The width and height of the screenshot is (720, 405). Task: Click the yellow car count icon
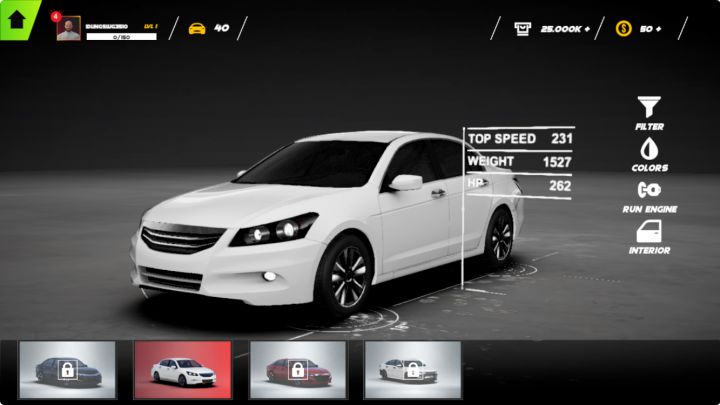point(197,29)
